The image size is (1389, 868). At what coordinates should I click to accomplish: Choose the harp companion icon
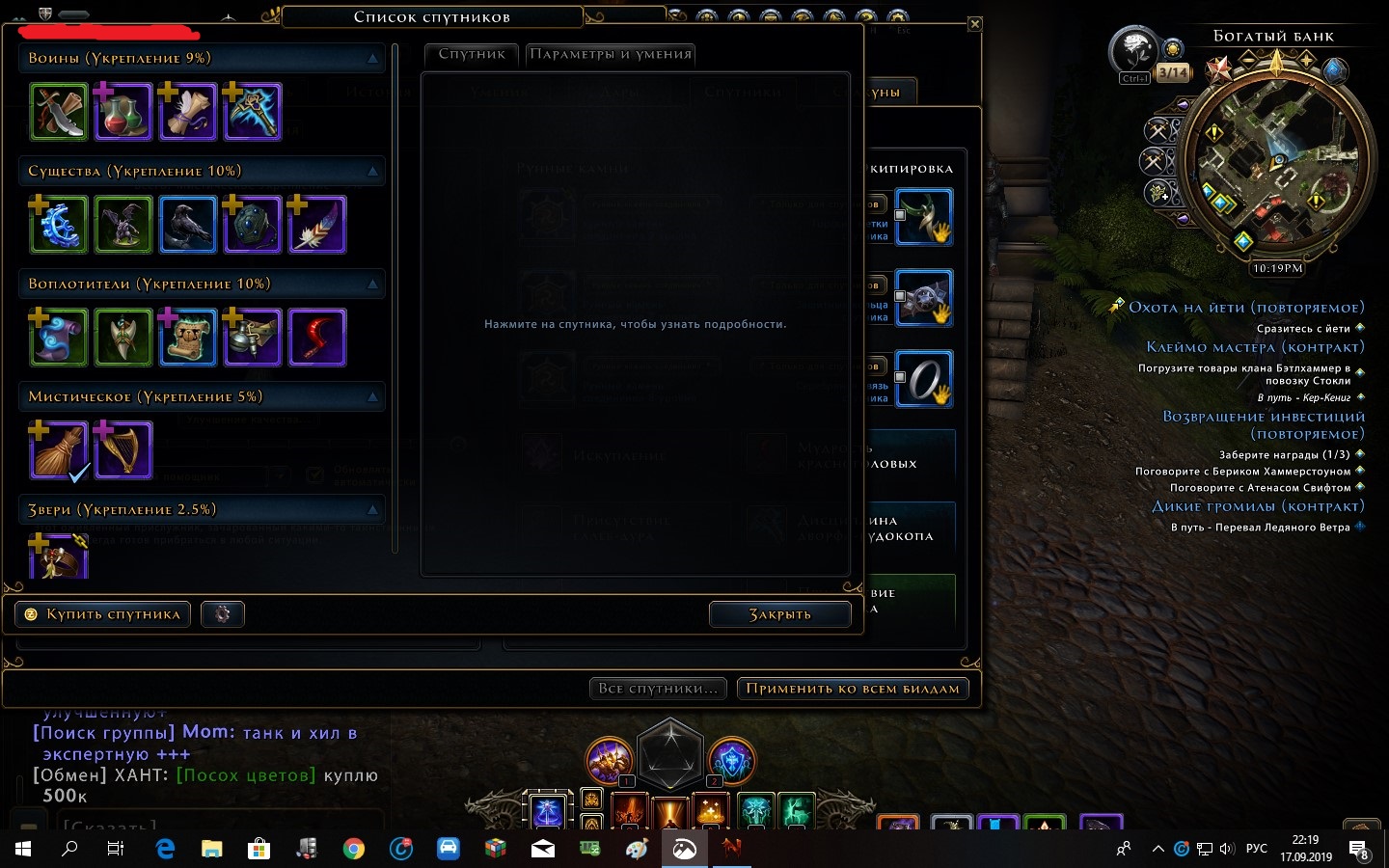[123, 450]
